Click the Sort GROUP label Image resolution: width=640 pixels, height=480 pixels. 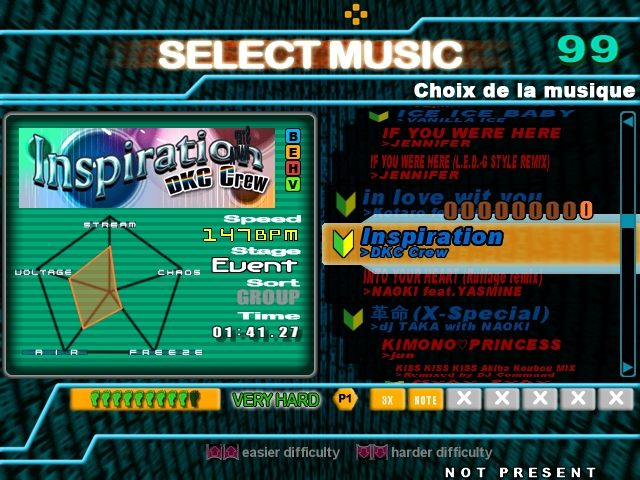click(x=268, y=297)
